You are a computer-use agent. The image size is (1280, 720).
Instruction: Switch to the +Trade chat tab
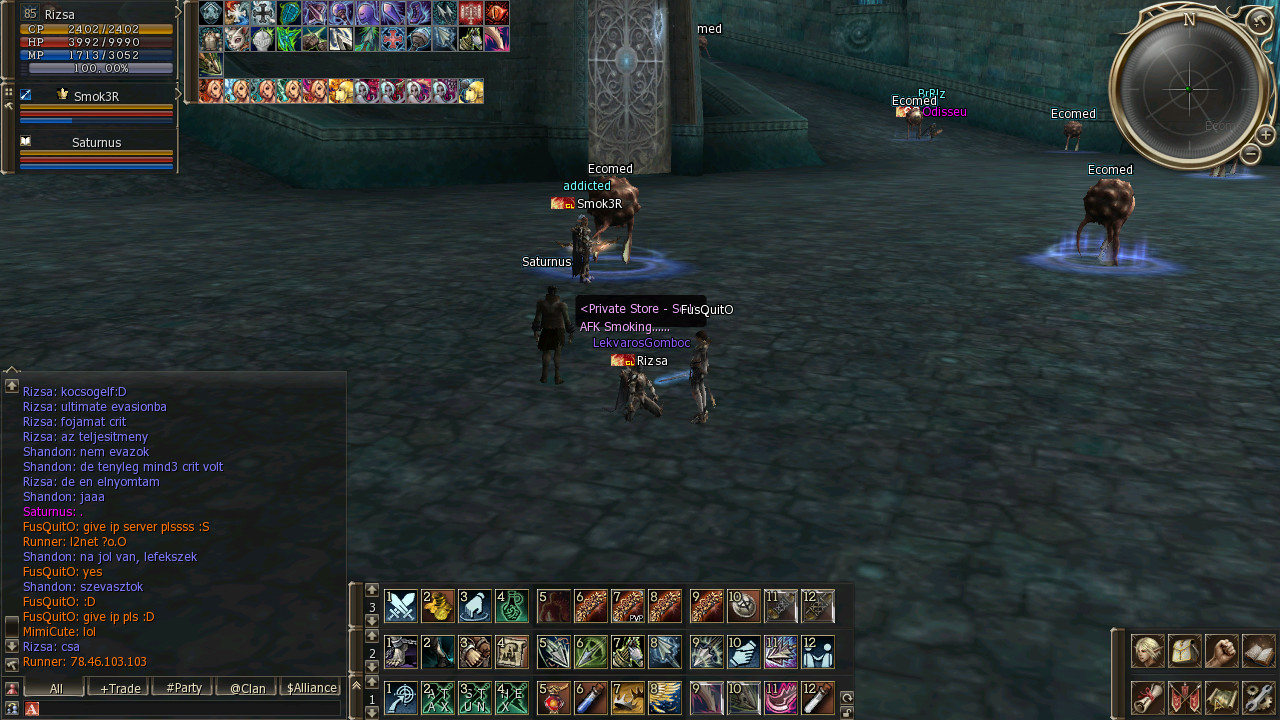click(x=118, y=688)
